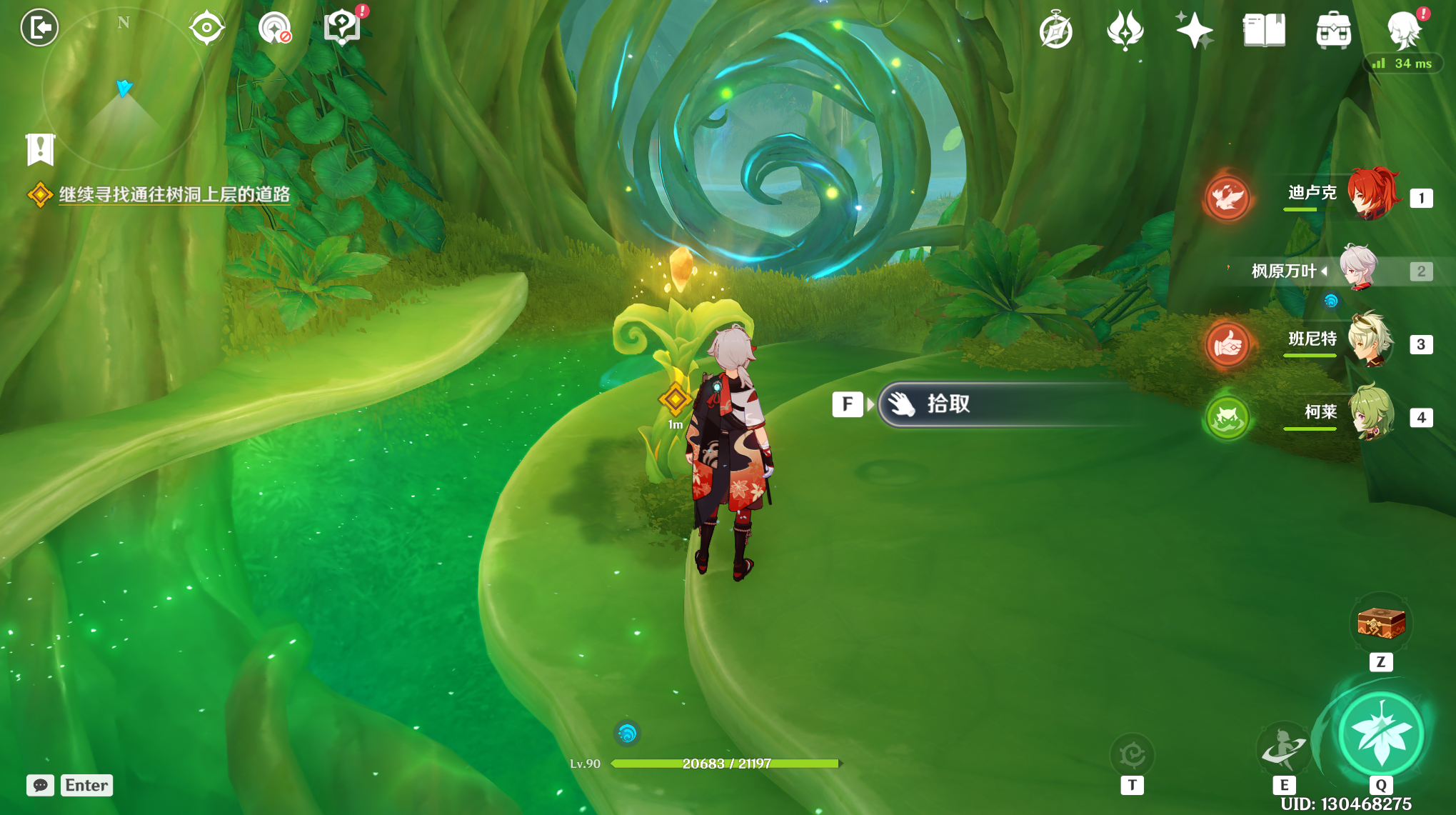Use the treasure chest gadget
The image size is (1456, 815).
coord(1381,624)
